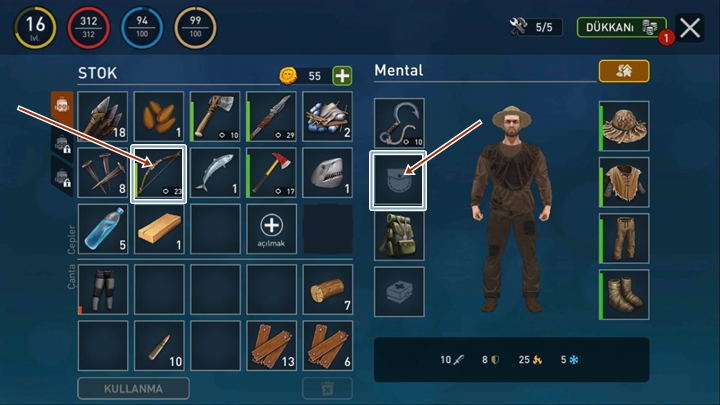Unlock a slot with the açılmak button
Image resolution: width=720 pixels, height=405 pixels.
272,229
